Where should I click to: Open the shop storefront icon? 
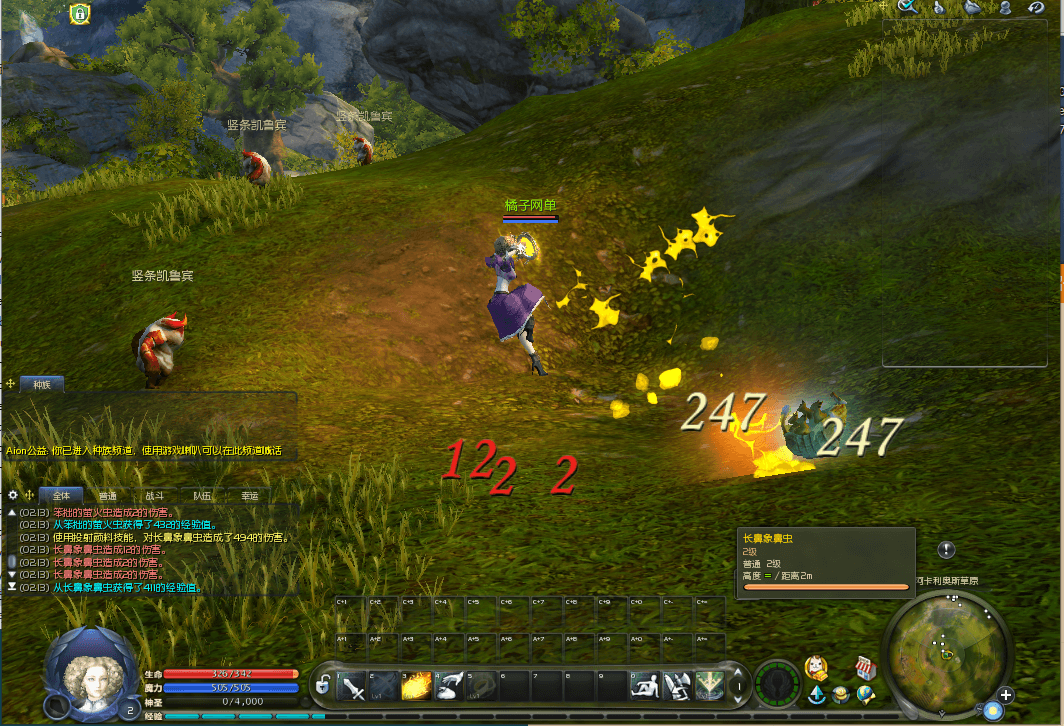click(866, 667)
